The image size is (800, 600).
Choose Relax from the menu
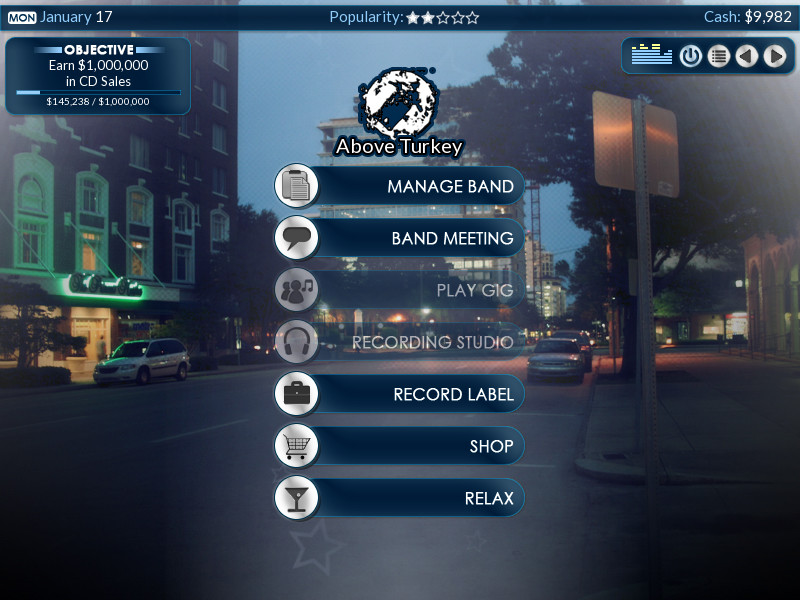pos(400,498)
